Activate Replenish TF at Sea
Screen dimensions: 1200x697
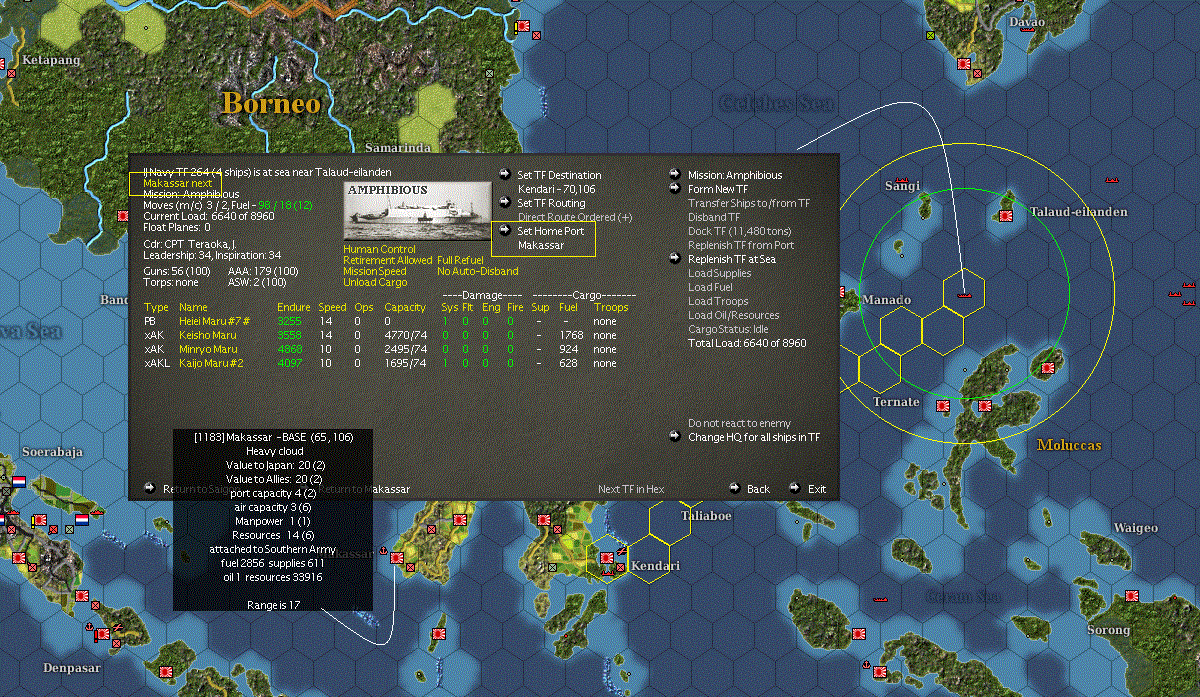(731, 259)
